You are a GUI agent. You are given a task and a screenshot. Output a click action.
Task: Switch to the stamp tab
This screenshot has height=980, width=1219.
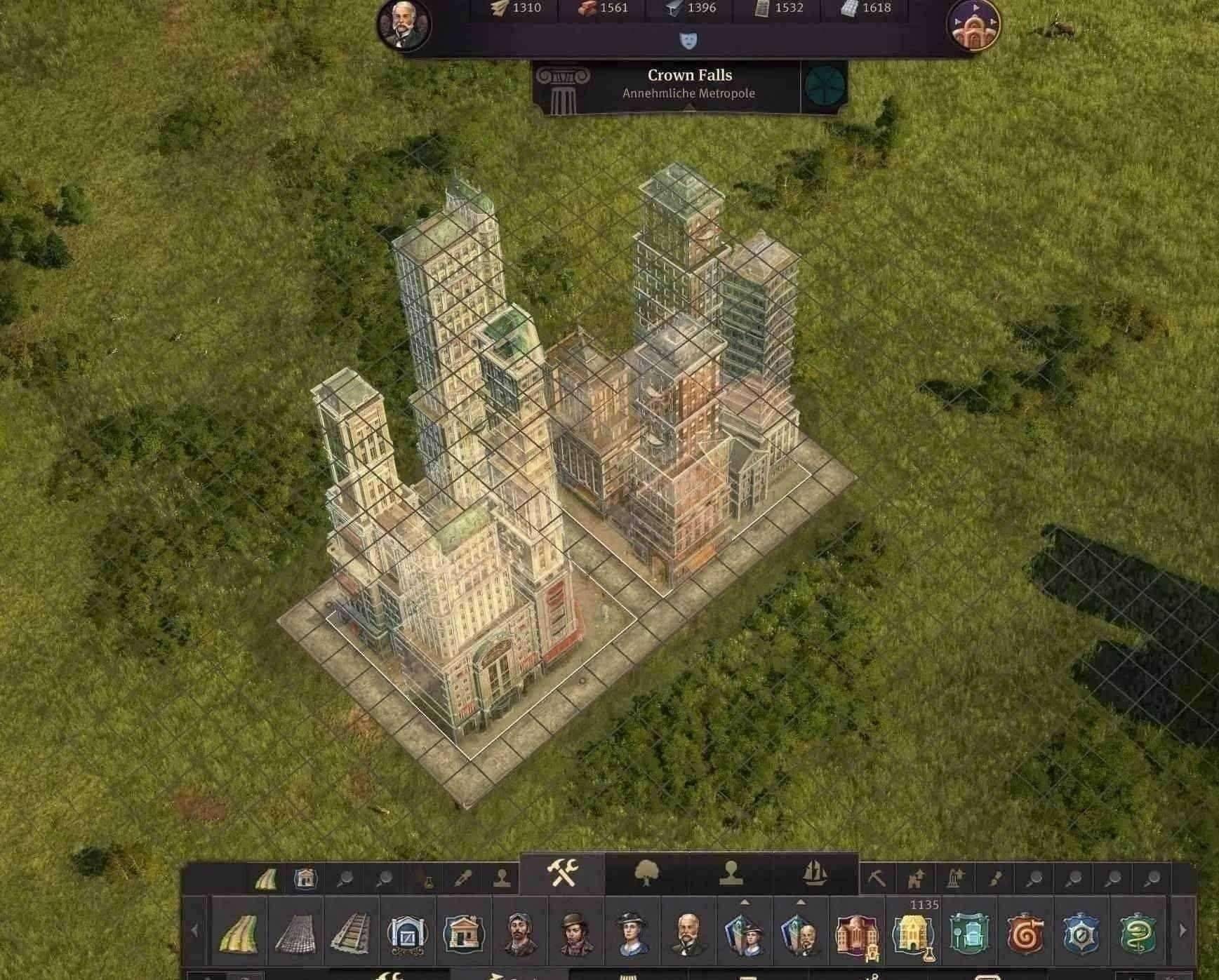[x=731, y=874]
